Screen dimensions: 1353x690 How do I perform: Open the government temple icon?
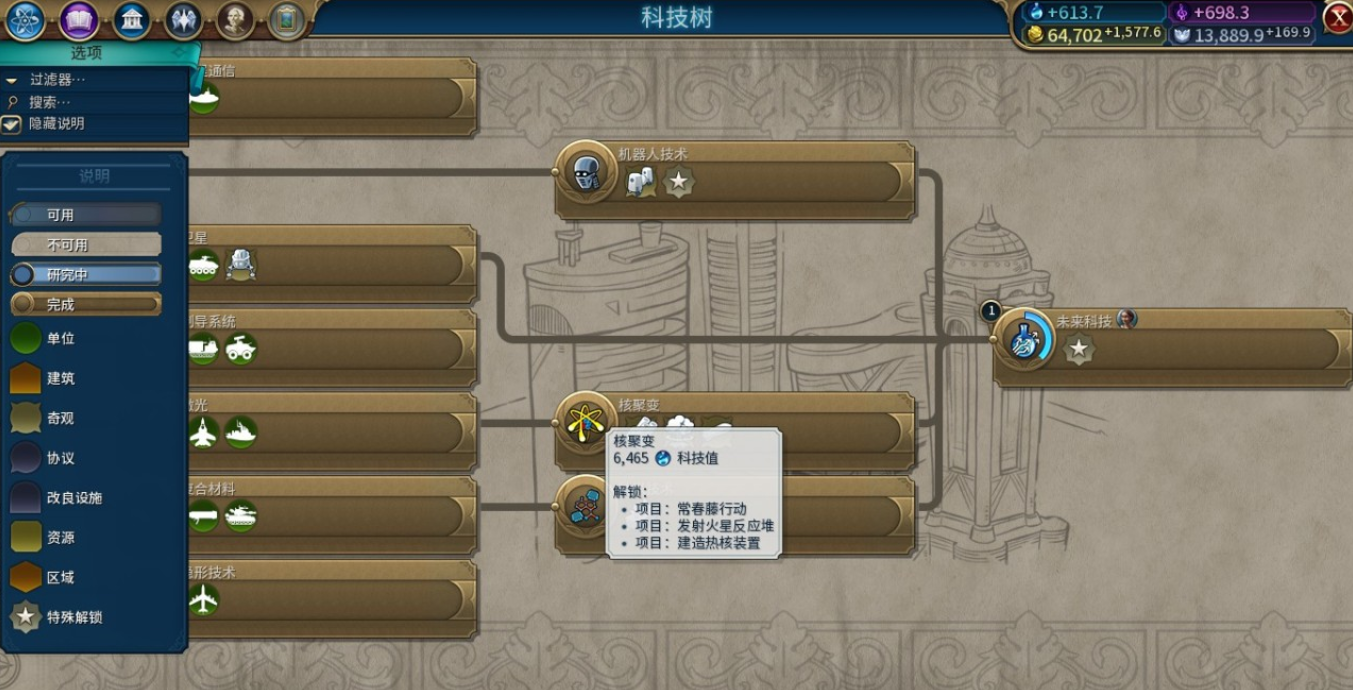click(x=131, y=19)
